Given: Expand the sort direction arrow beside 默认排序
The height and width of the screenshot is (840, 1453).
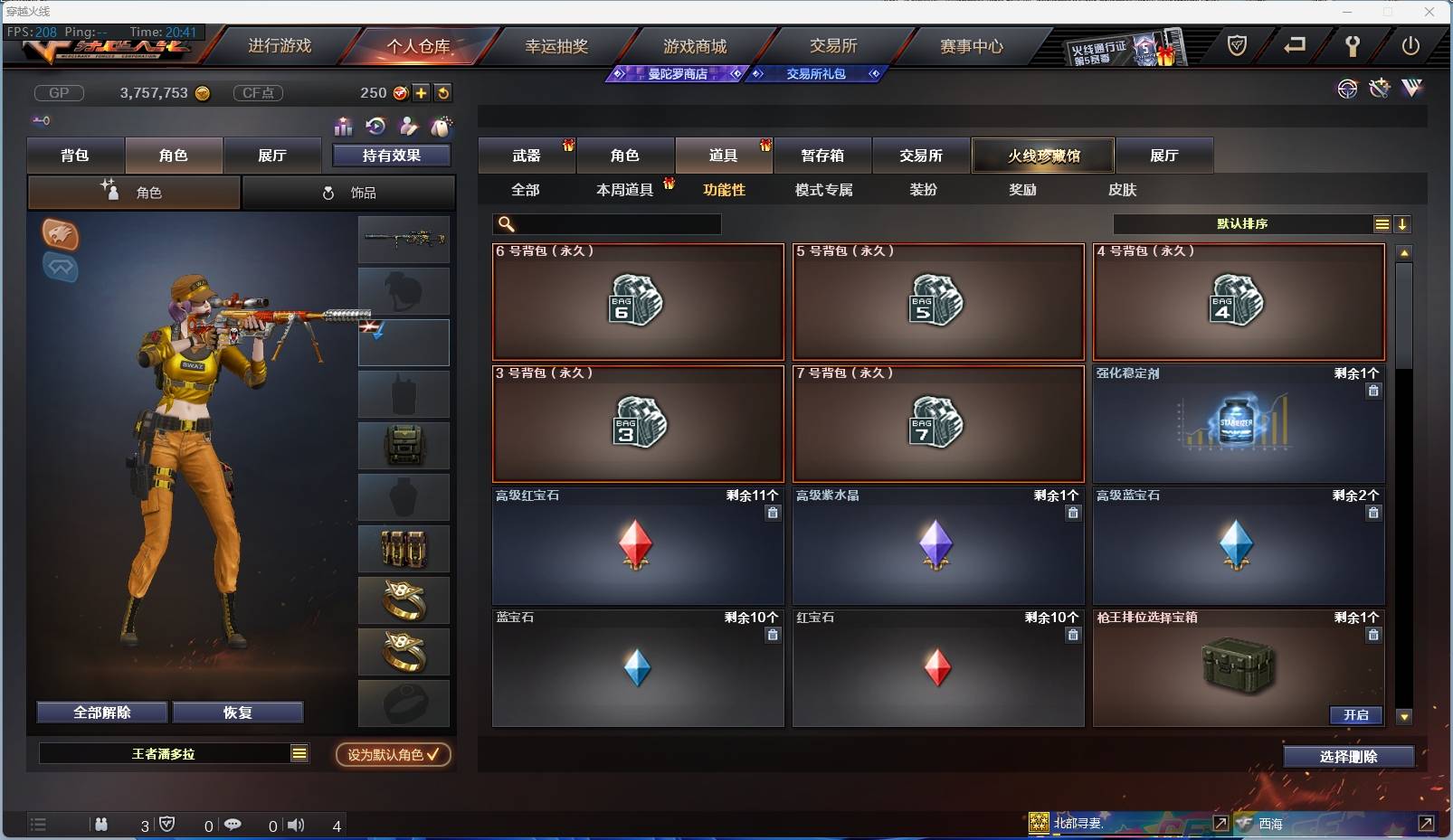Looking at the screenshot, I should click(x=1403, y=224).
